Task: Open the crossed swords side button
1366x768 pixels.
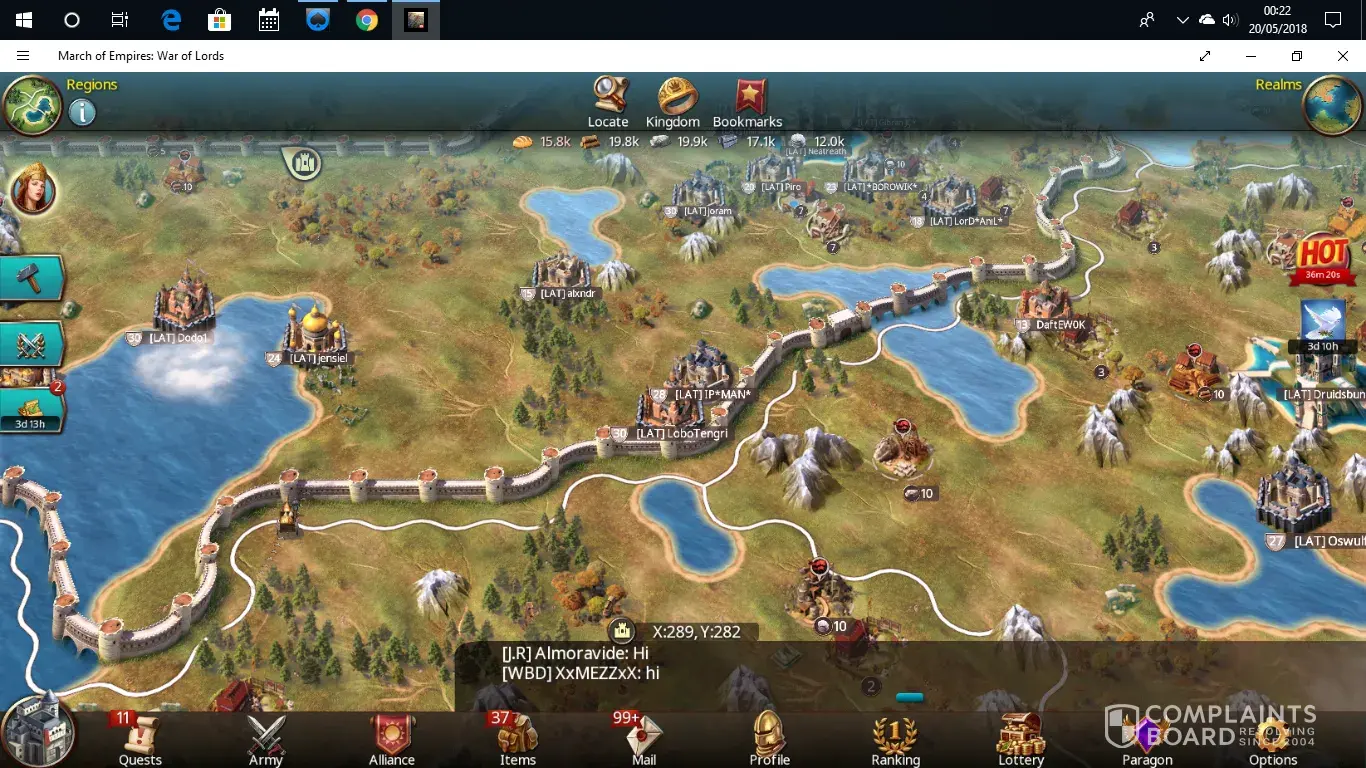Action: coord(31,344)
